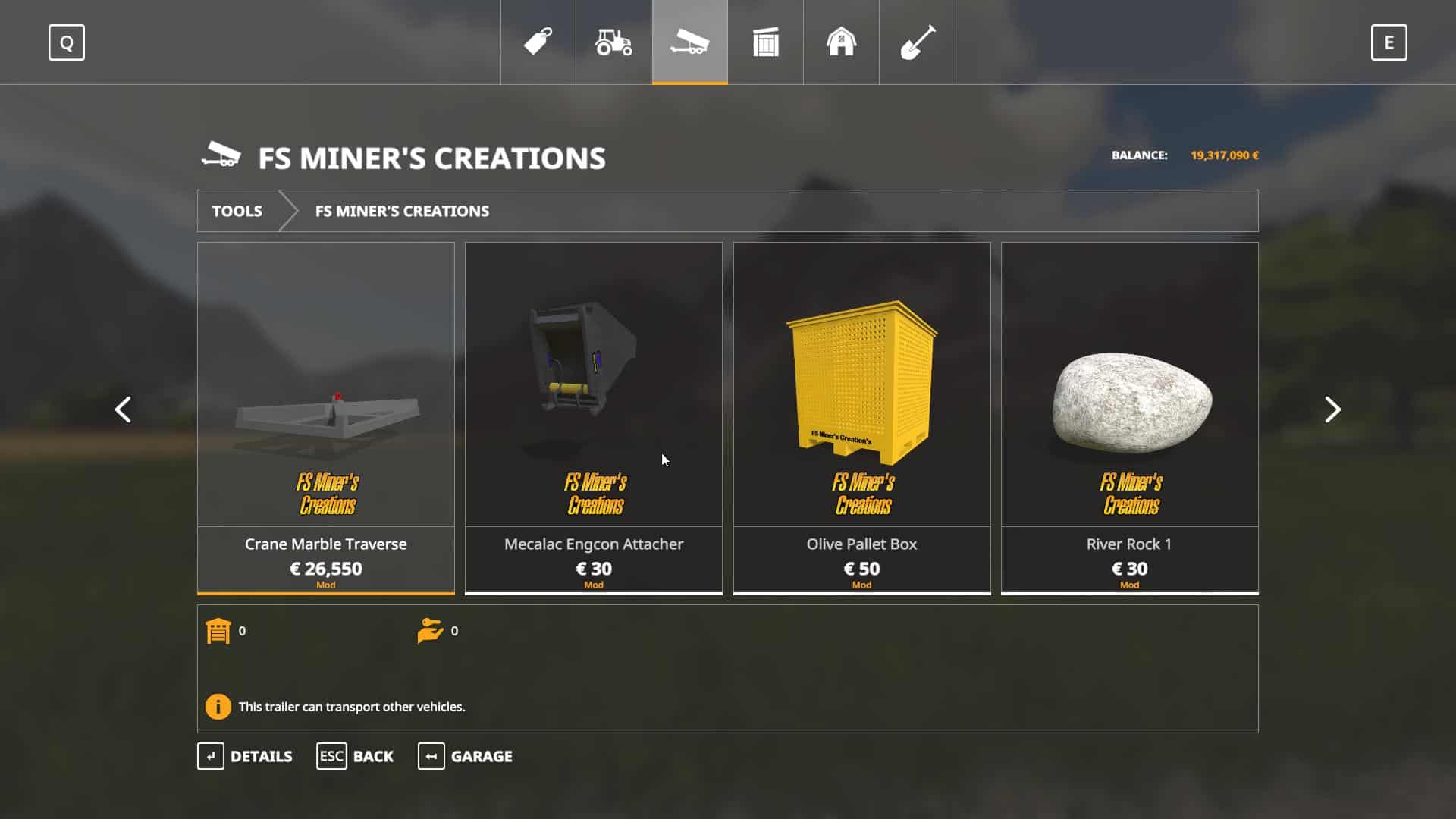
Task: Choose the Mecalac Engcon Attacher
Action: click(594, 417)
